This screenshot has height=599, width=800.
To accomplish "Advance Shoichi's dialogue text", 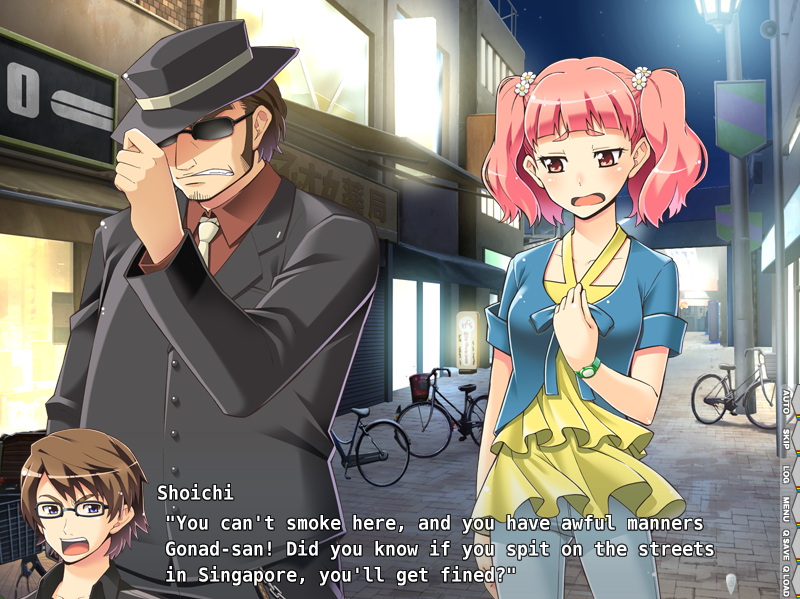I will (440, 549).
